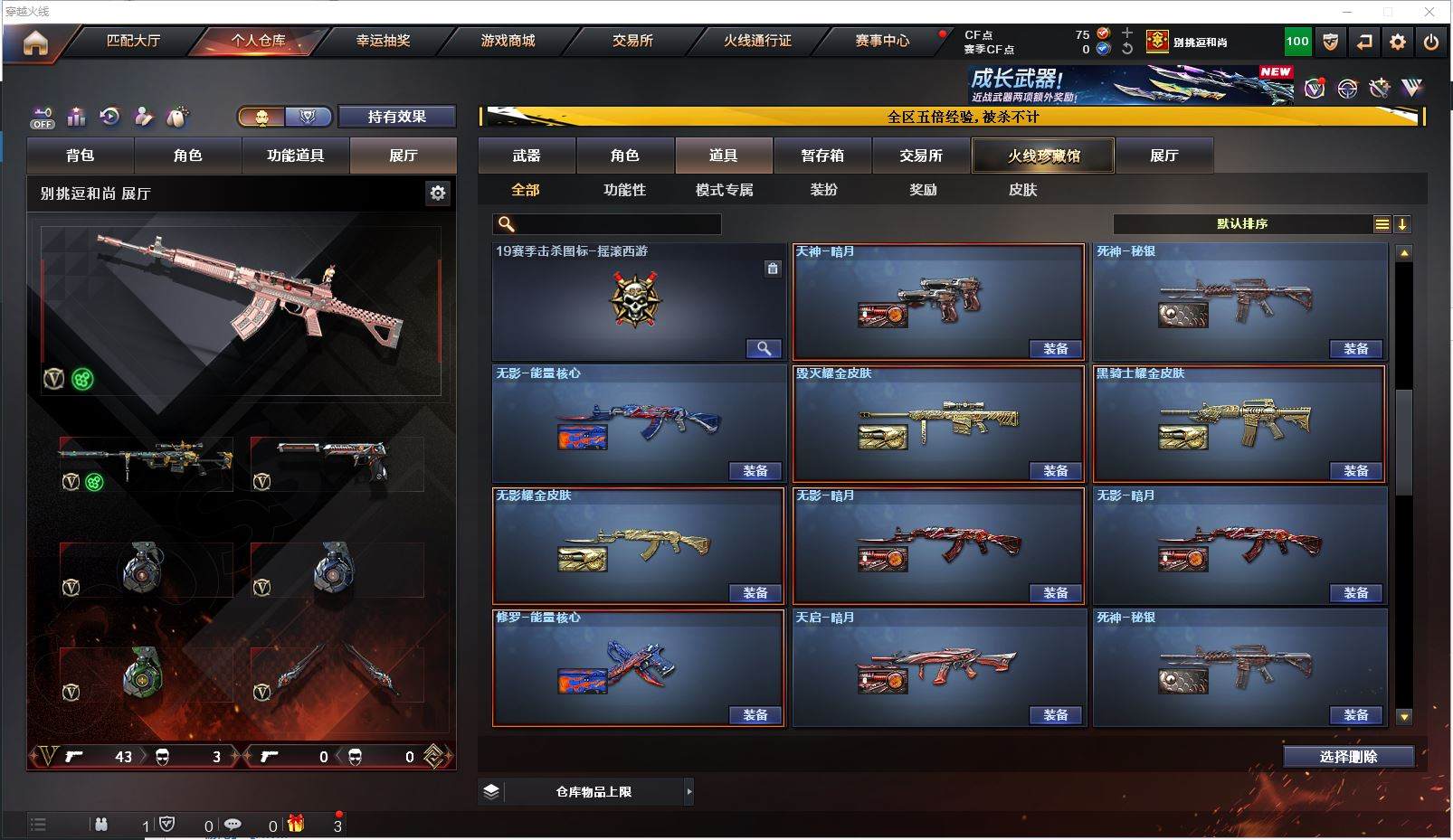Open game settings gear icon
1453x840 pixels.
pyautogui.click(x=1398, y=42)
